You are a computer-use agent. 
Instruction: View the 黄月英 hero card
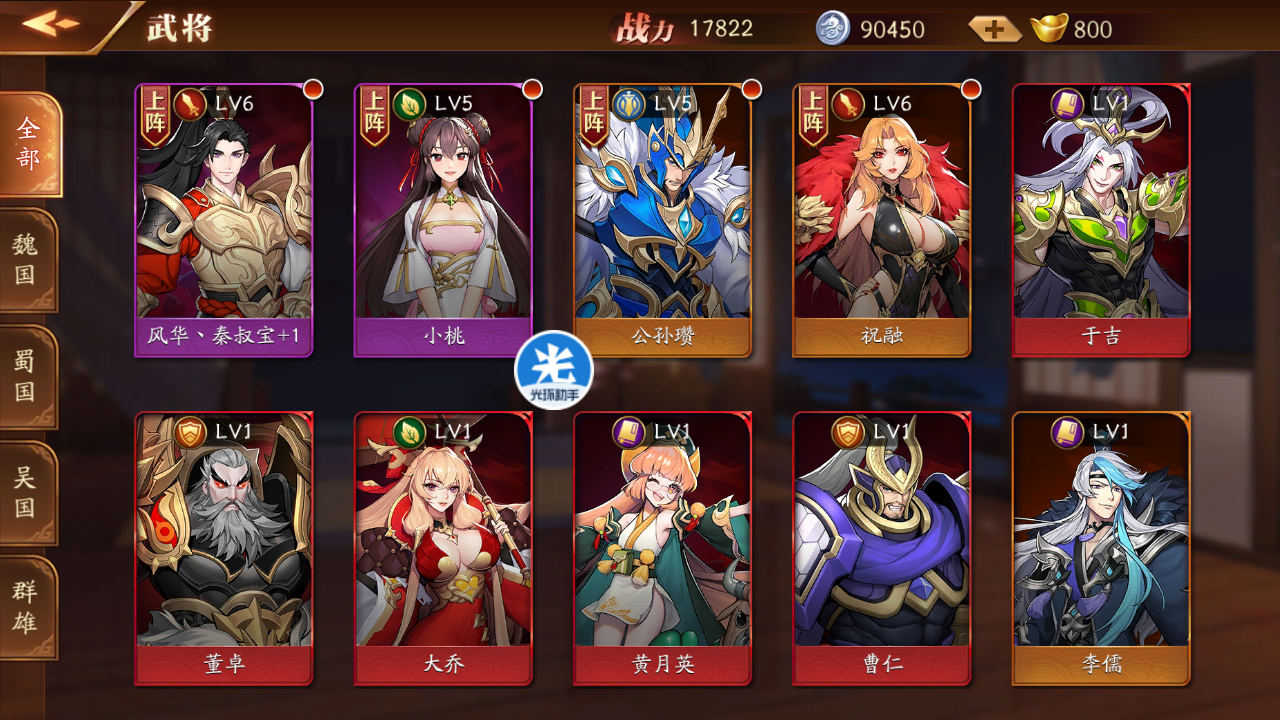(x=662, y=548)
